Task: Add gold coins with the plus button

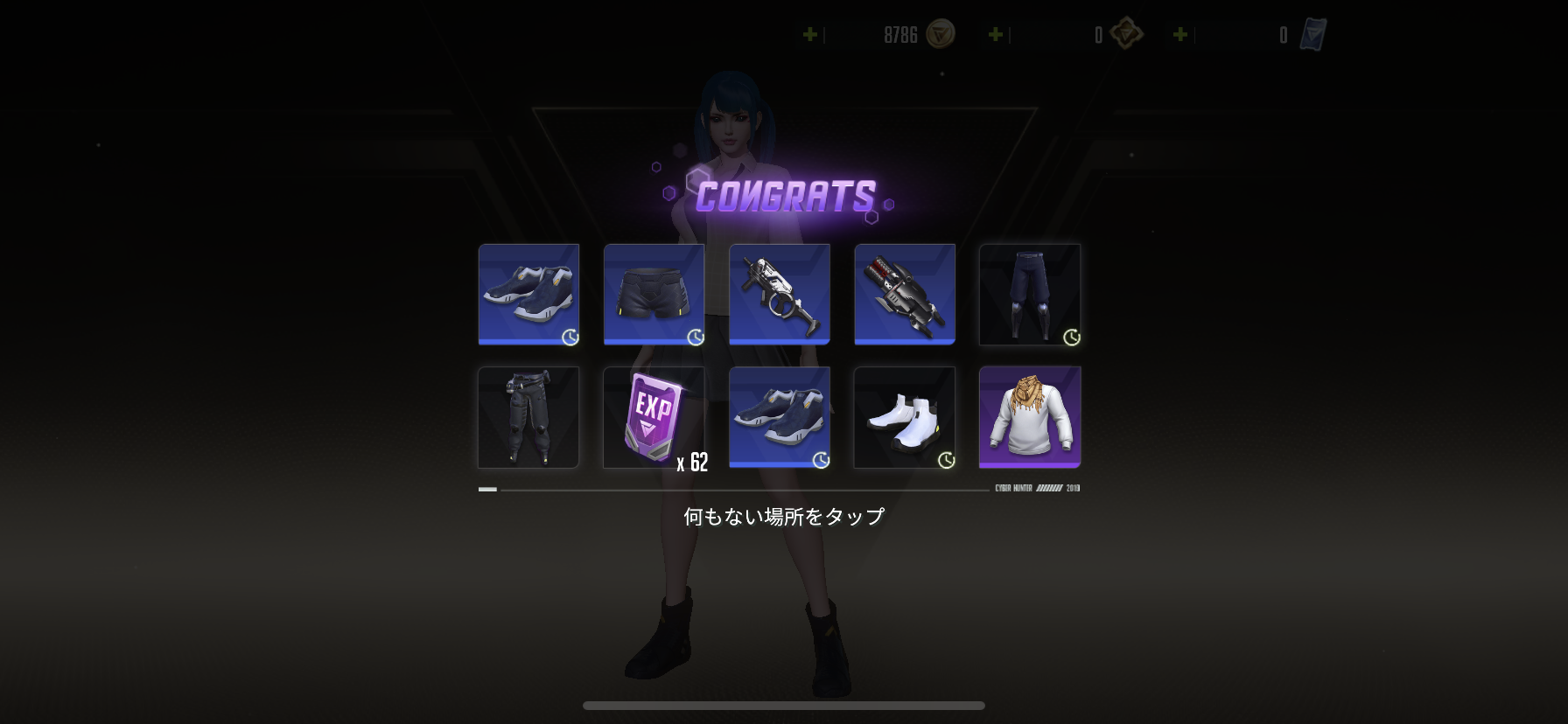Action: coord(809,36)
